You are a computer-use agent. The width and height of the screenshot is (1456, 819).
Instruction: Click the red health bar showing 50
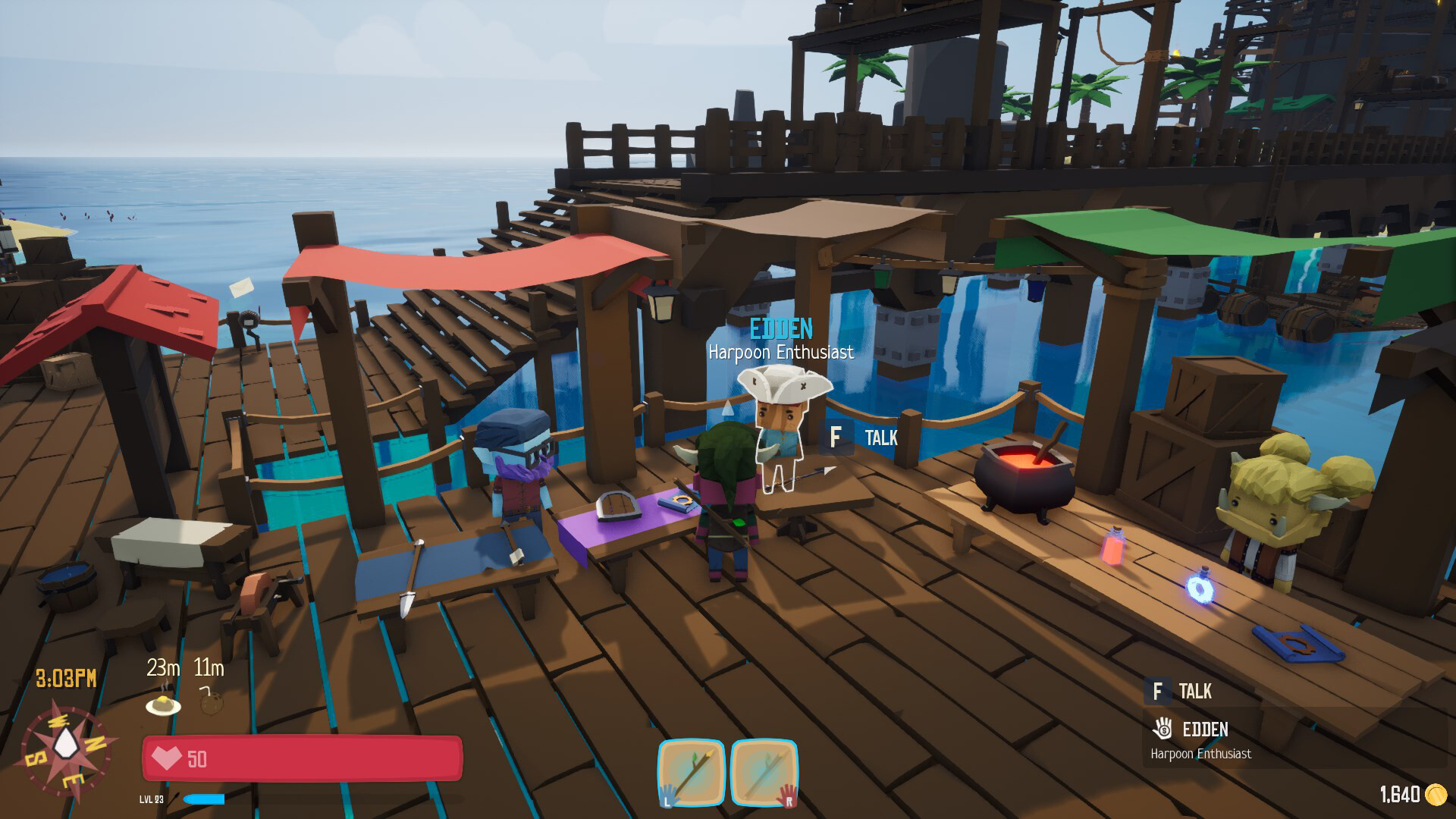click(303, 759)
